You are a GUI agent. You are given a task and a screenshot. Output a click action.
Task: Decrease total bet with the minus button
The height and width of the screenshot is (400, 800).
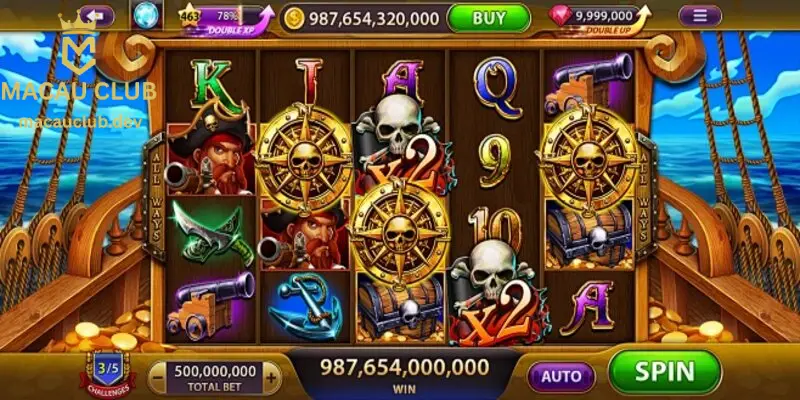[159, 376]
